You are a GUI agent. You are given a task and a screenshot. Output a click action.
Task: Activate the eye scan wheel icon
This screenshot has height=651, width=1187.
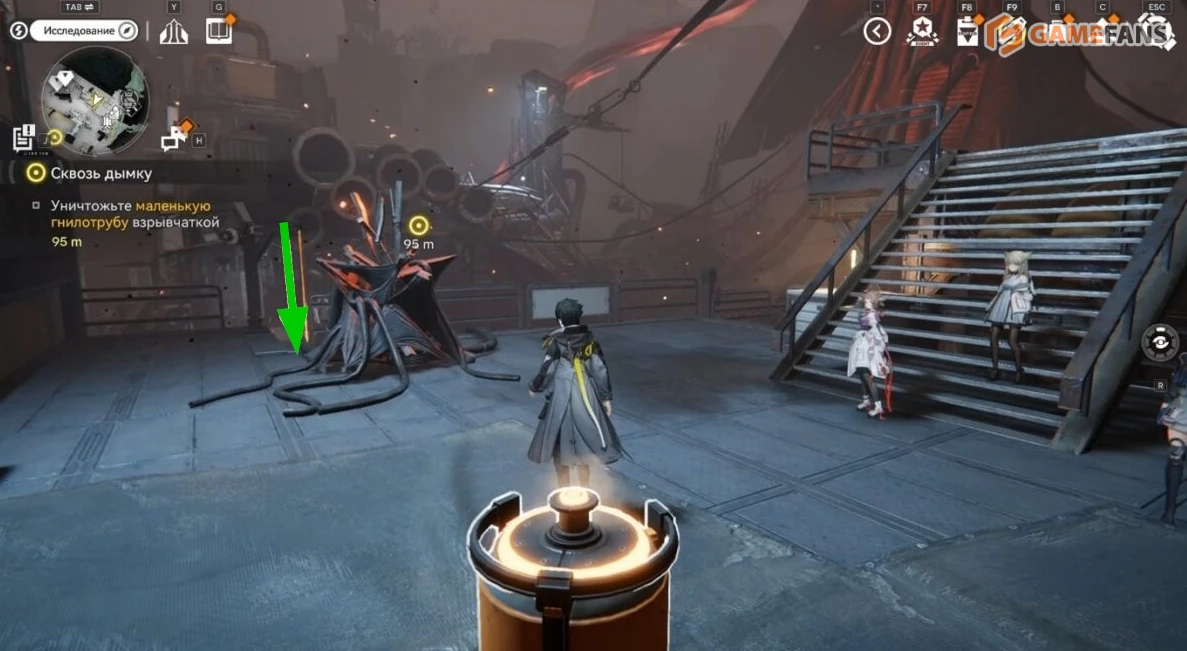[1161, 341]
